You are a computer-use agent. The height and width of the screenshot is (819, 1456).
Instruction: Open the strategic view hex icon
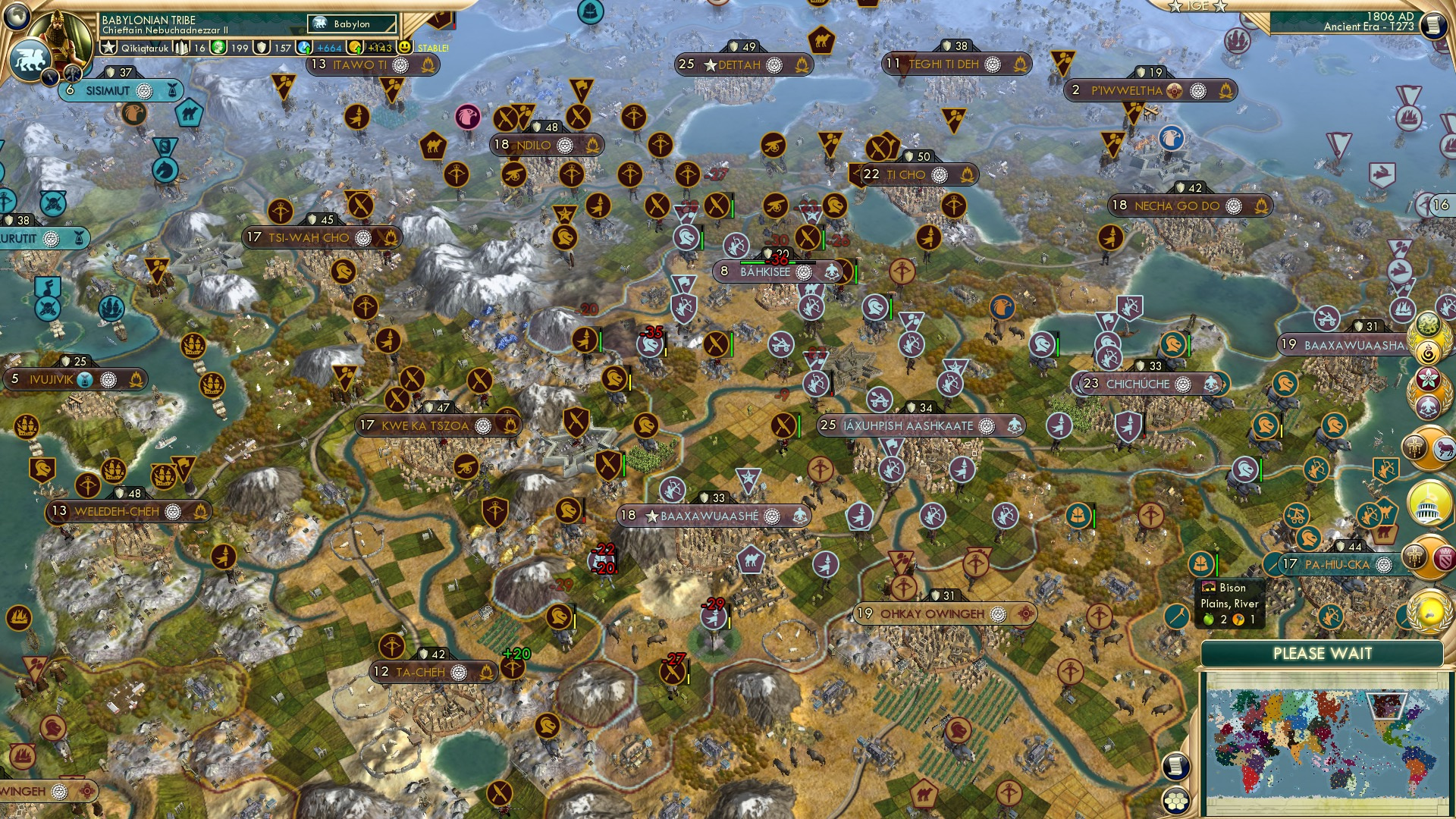[1176, 799]
